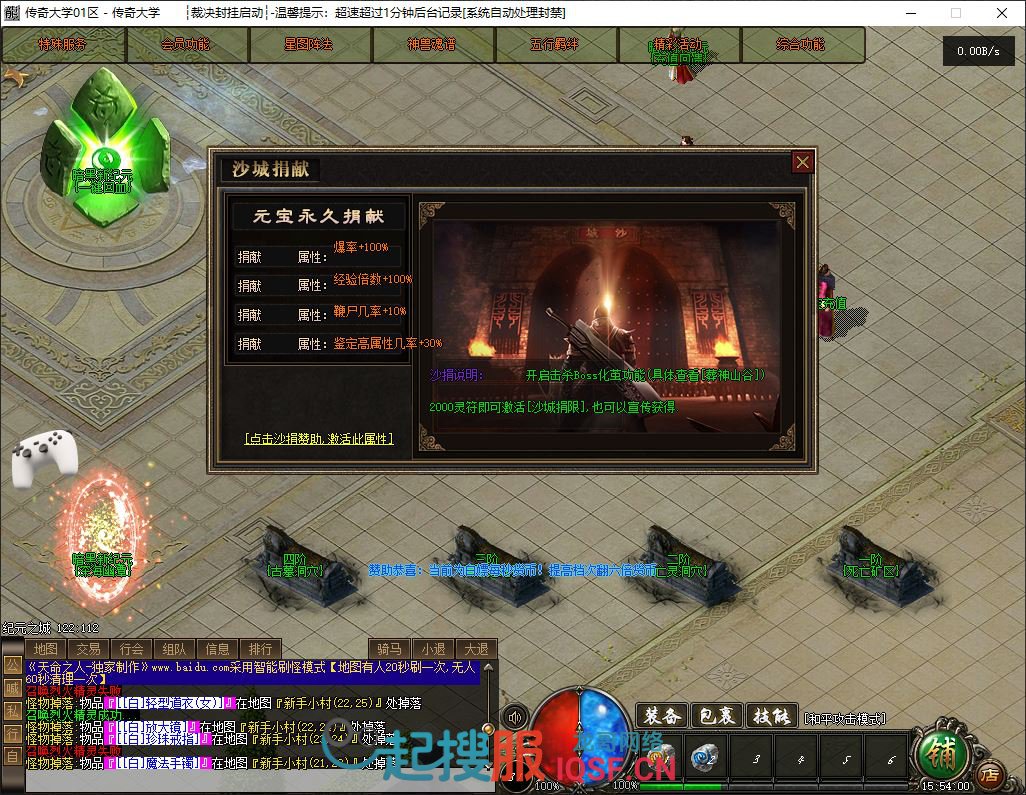This screenshot has width=1026, height=795.
Task: Open the 行会 guild tab
Action: tap(132, 649)
